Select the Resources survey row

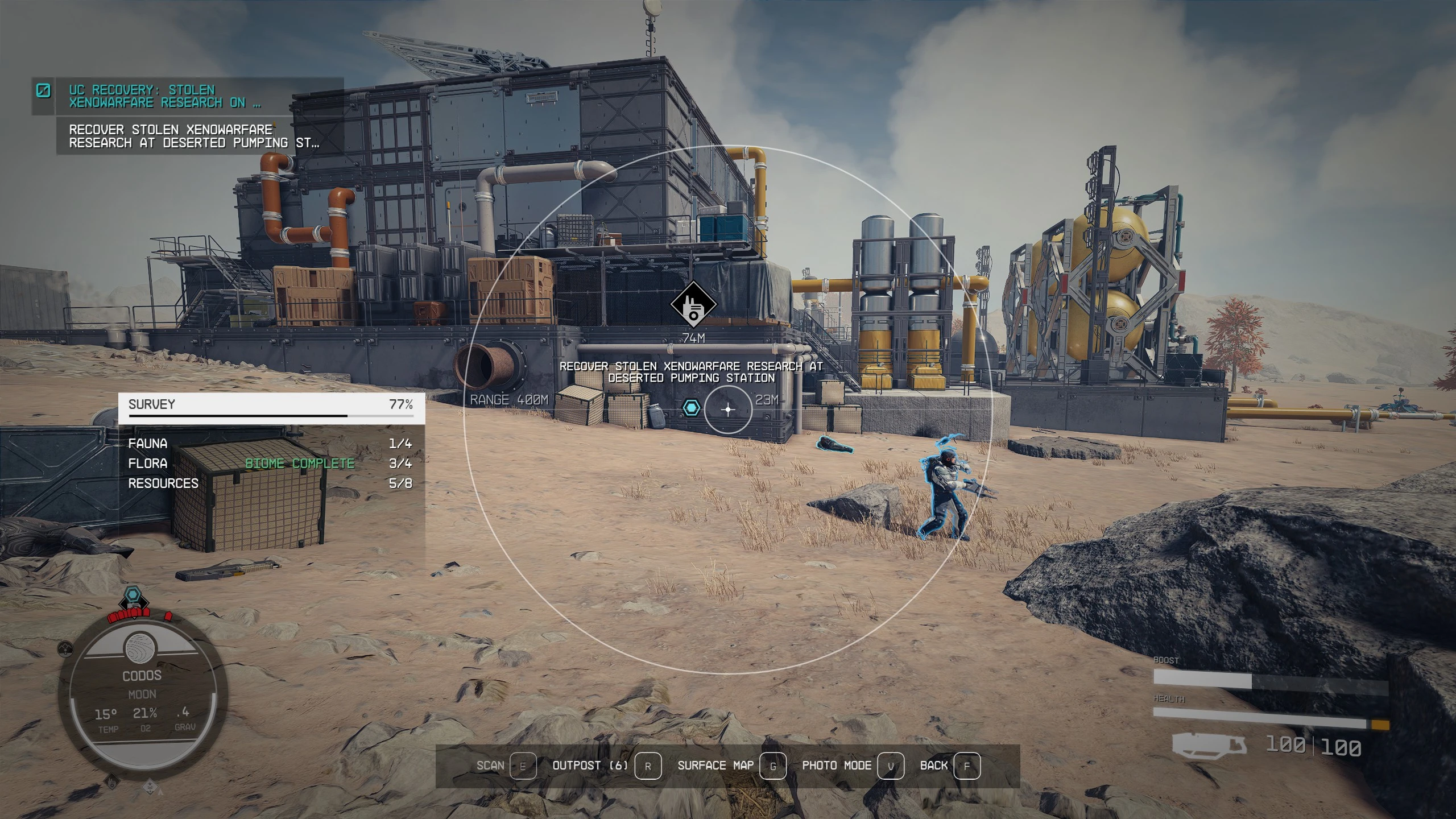point(270,483)
